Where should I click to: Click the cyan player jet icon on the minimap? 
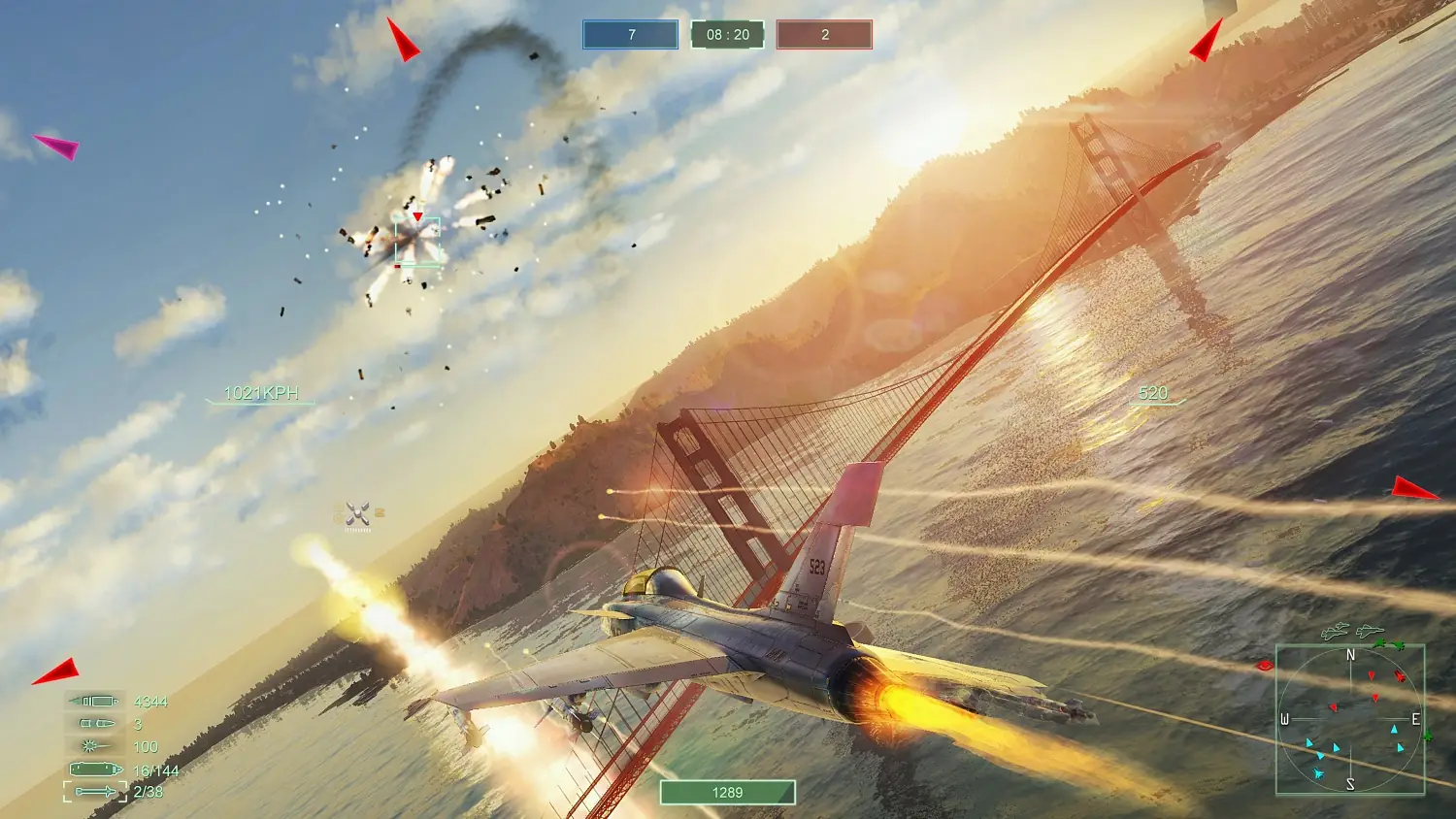pos(1318,773)
